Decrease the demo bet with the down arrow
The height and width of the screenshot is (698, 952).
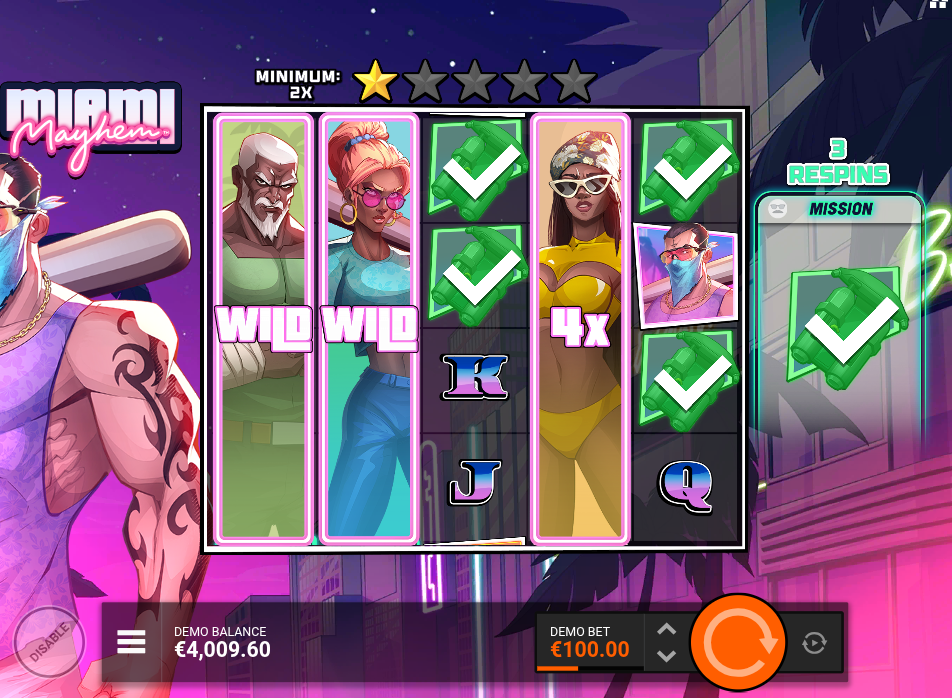coord(667,656)
